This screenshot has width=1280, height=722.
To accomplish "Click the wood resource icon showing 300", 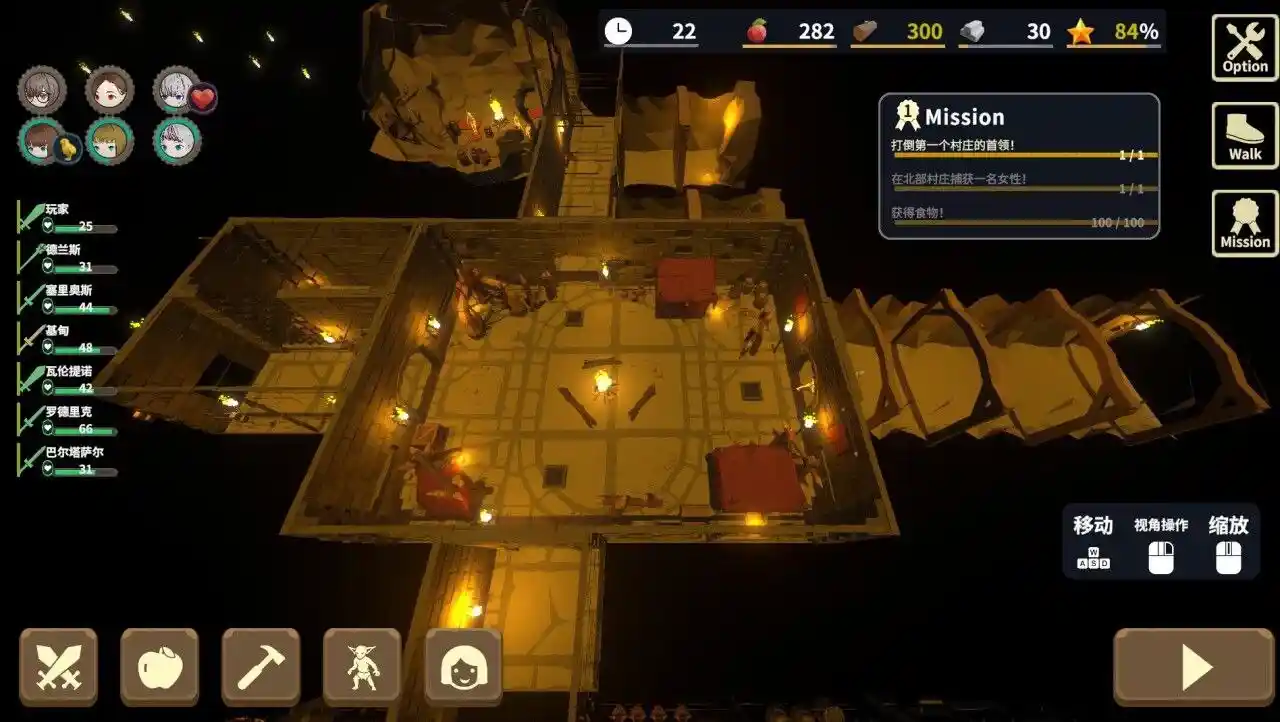I will (863, 31).
